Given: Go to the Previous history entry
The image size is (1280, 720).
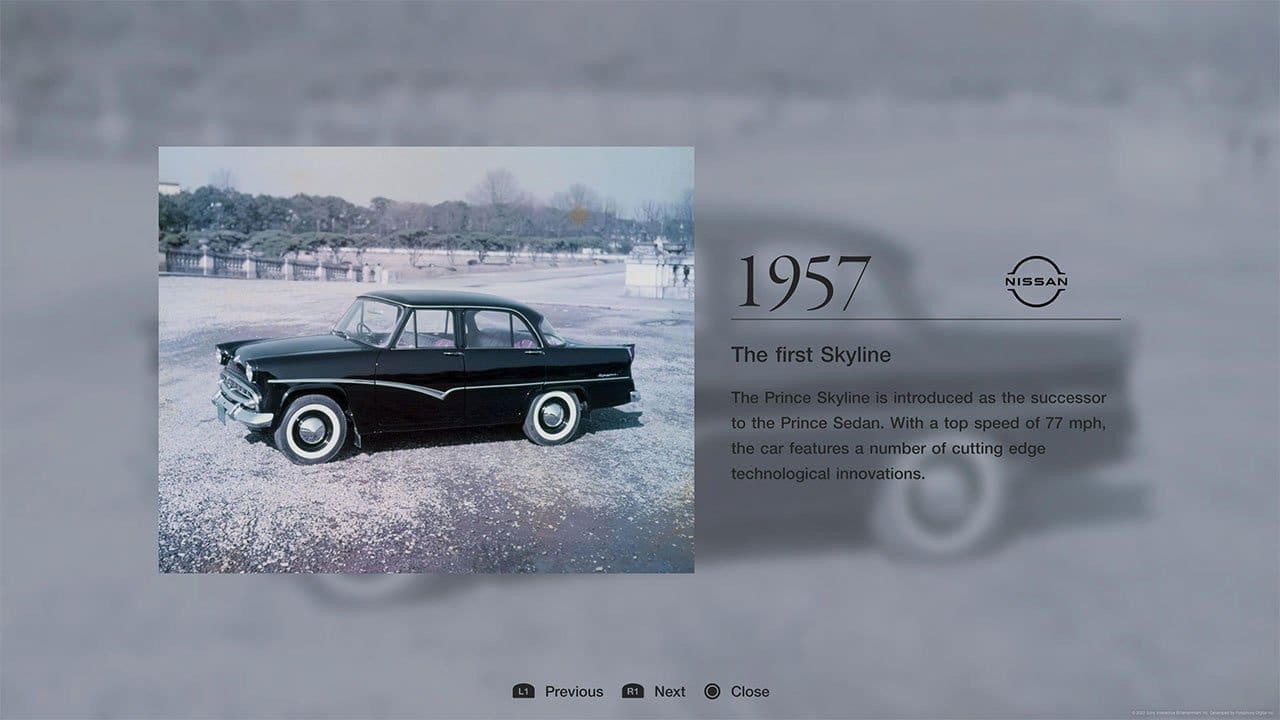Looking at the screenshot, I should [572, 691].
